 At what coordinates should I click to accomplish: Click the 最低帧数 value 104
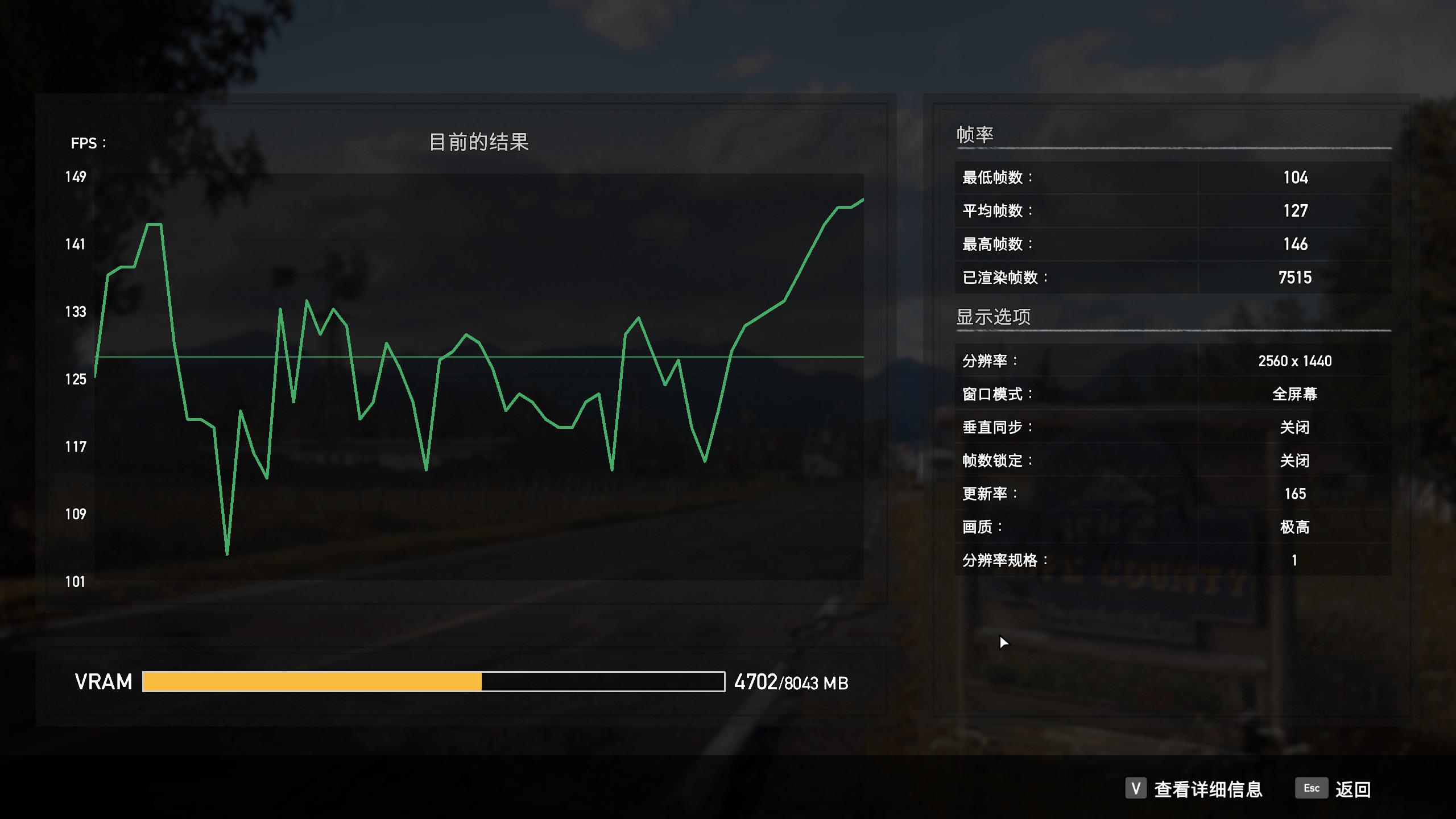click(1296, 177)
